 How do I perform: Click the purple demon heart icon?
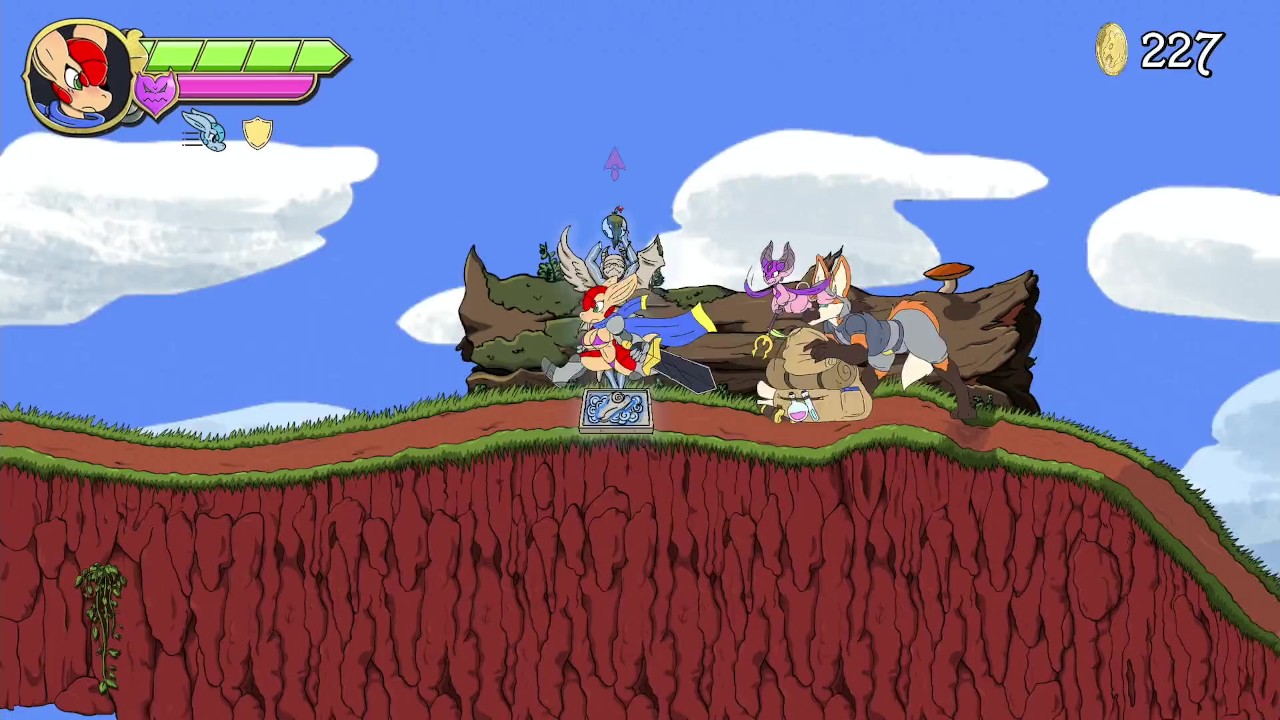coord(155,94)
